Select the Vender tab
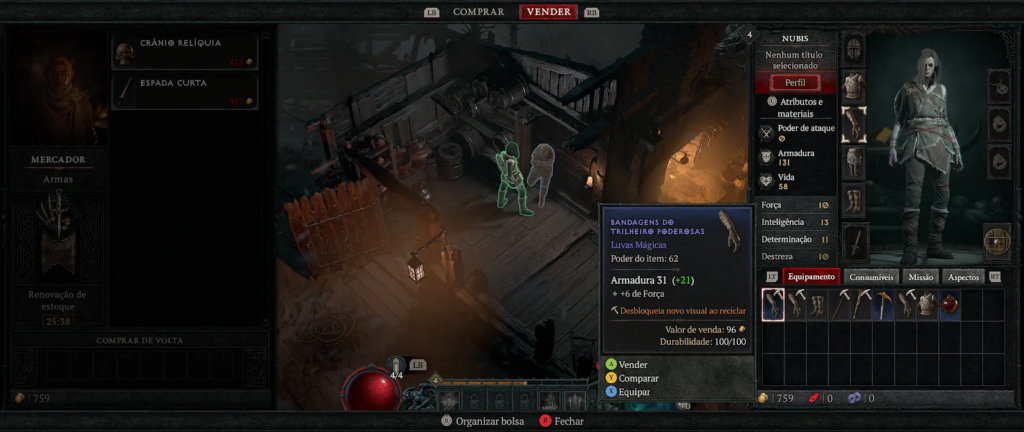Image resolution: width=1024 pixels, height=432 pixels. 548,12
